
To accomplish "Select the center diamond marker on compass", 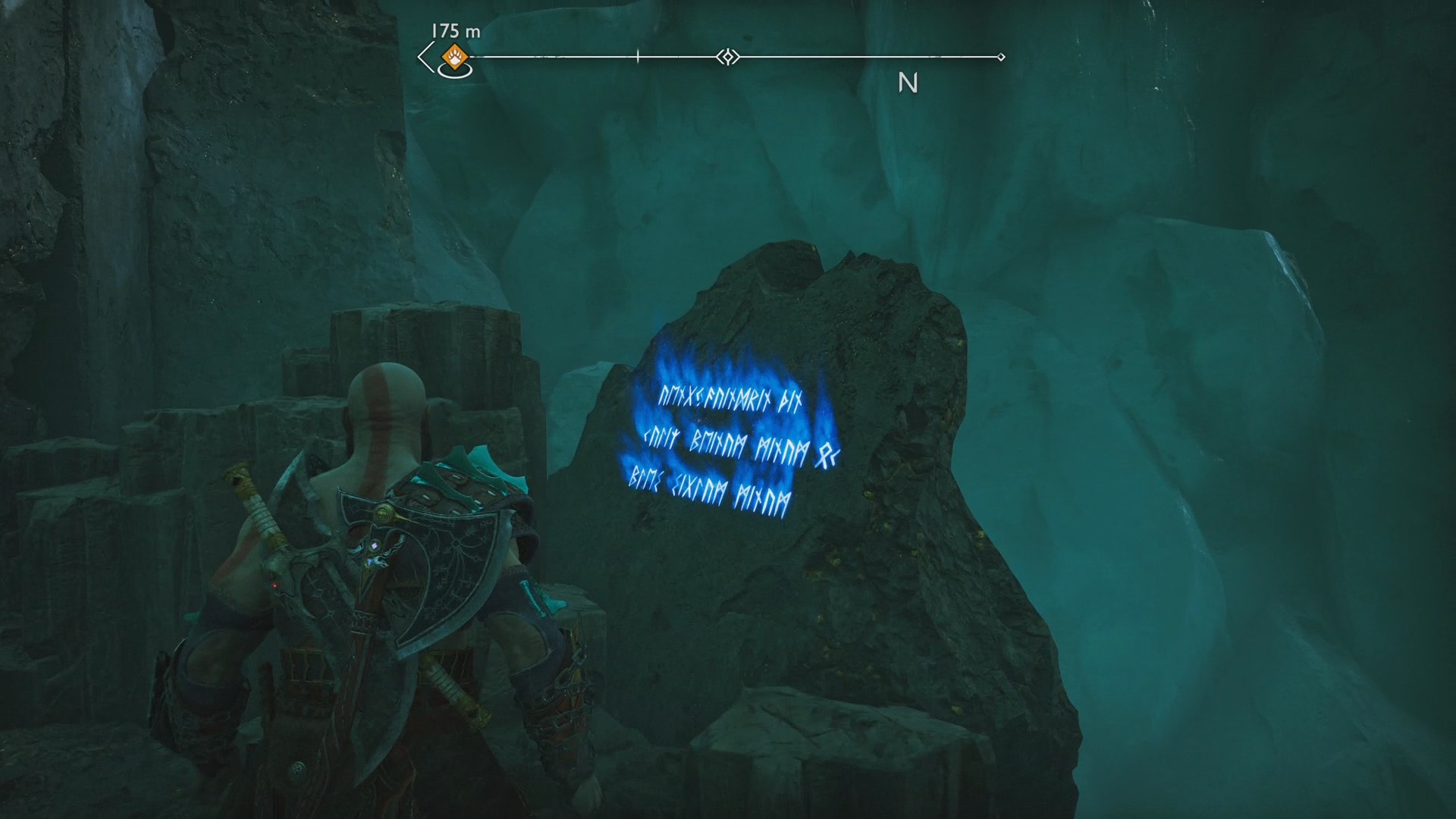I will point(728,57).
